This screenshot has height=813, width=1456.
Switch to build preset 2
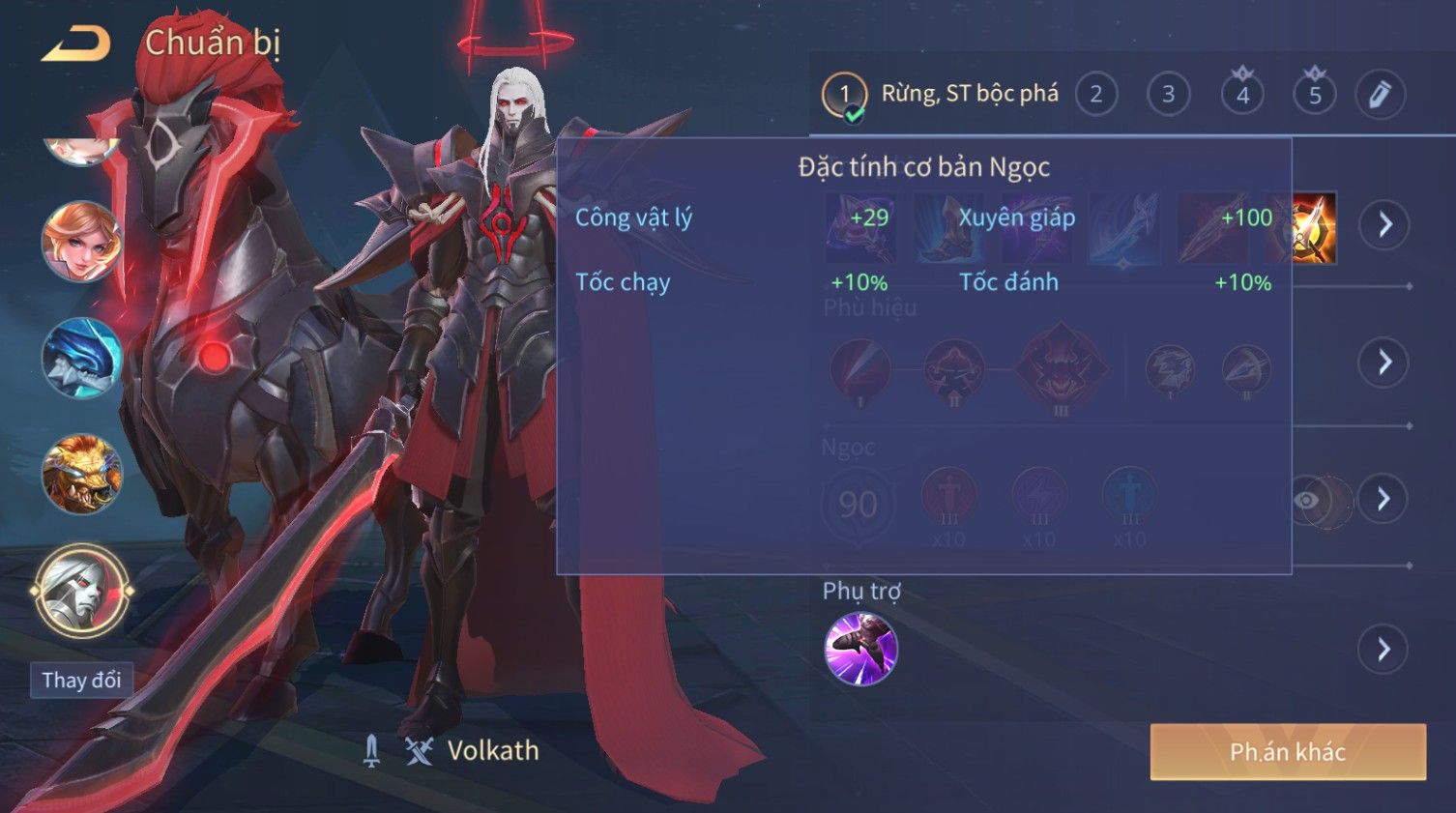tap(1095, 95)
